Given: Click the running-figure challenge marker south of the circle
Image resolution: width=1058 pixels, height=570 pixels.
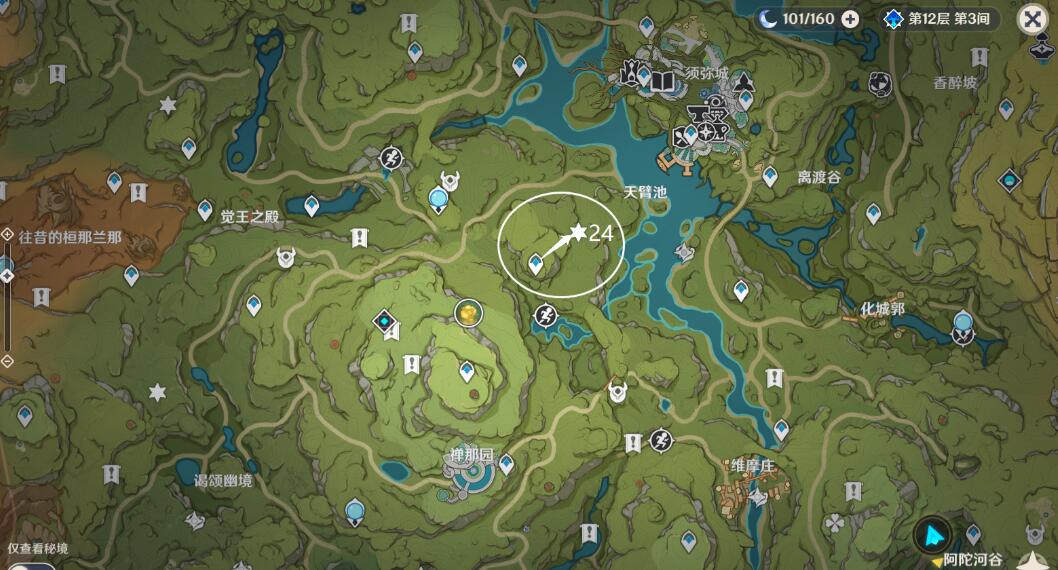Looking at the screenshot, I should point(545,316).
